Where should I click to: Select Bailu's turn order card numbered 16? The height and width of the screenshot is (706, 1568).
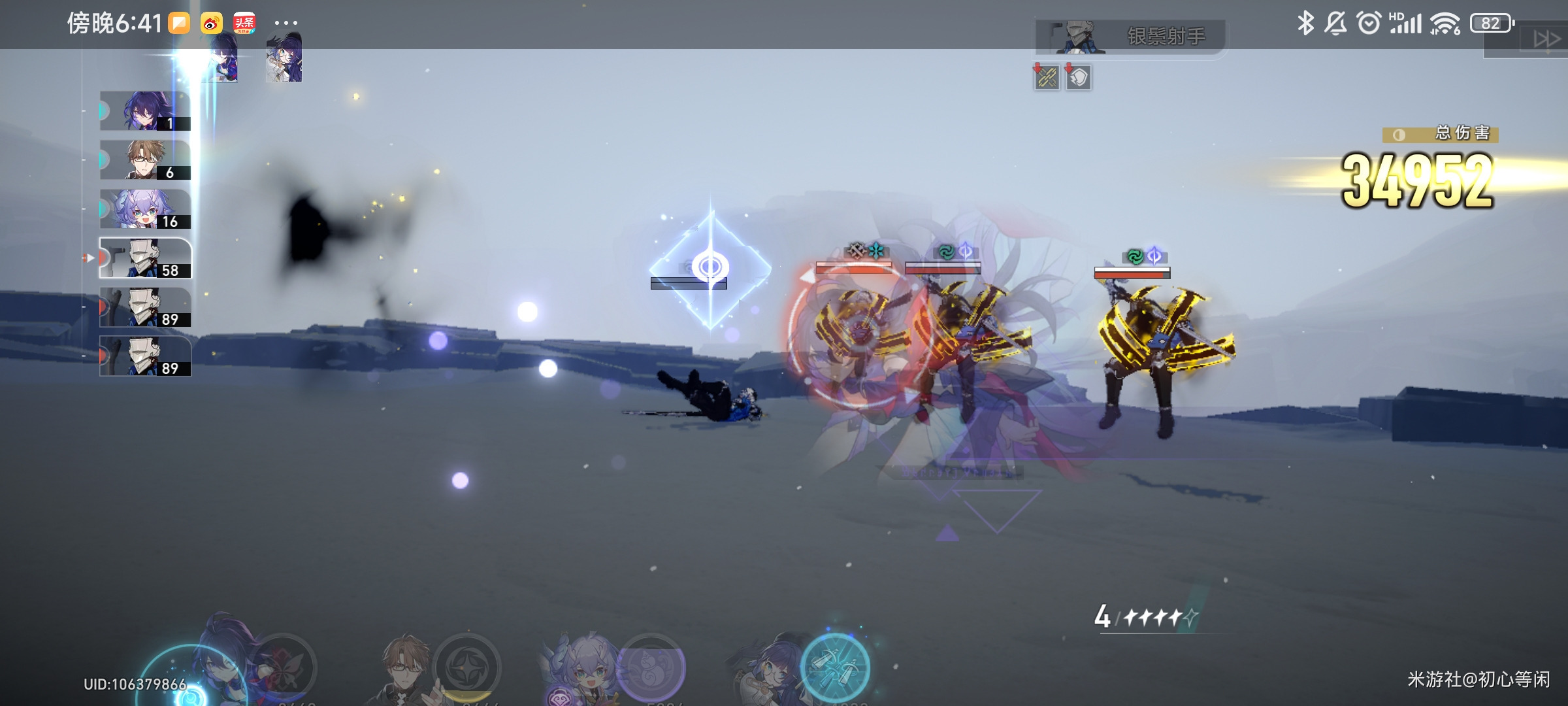[x=145, y=209]
